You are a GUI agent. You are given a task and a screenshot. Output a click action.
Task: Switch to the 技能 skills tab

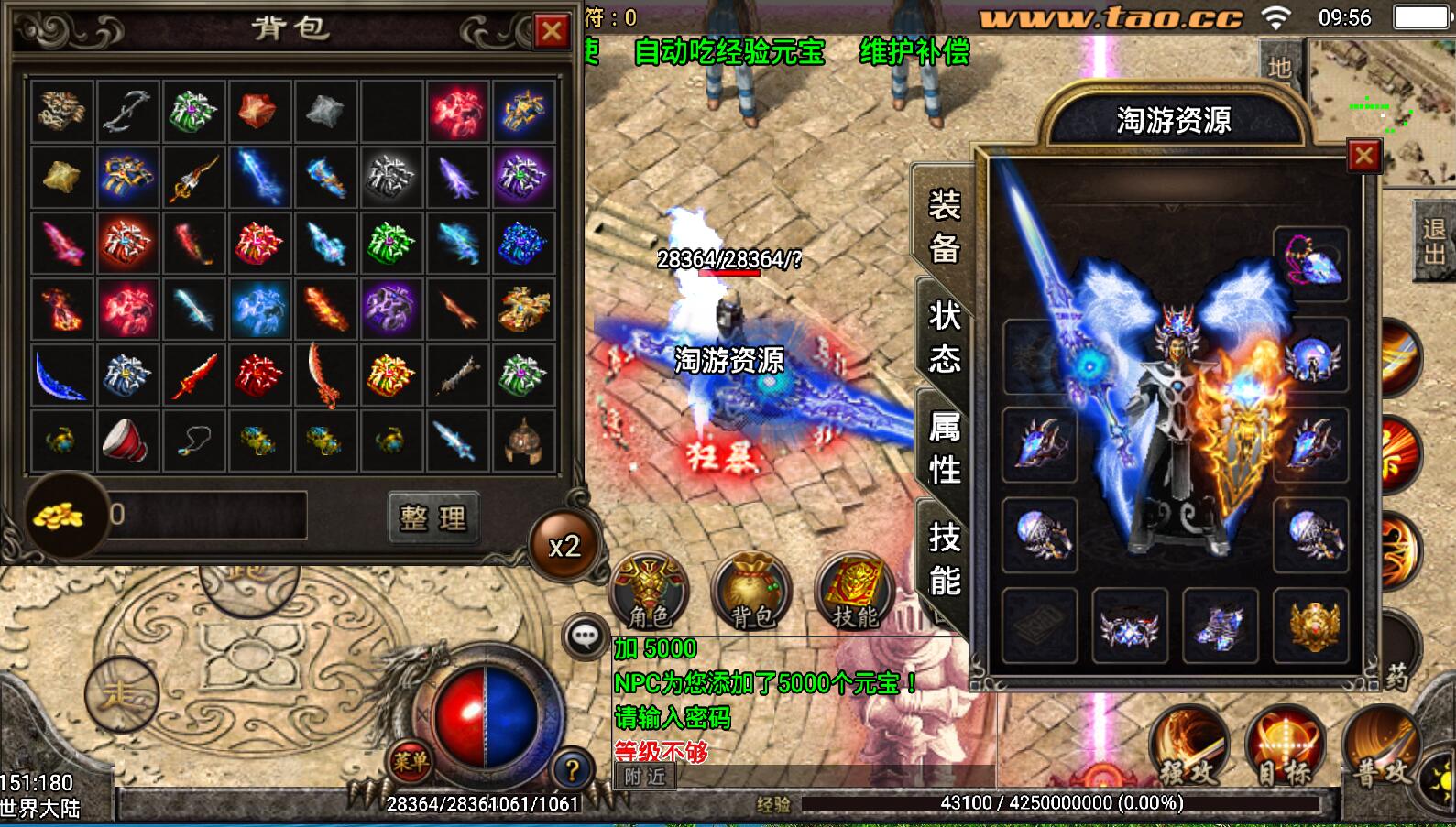coord(944,558)
